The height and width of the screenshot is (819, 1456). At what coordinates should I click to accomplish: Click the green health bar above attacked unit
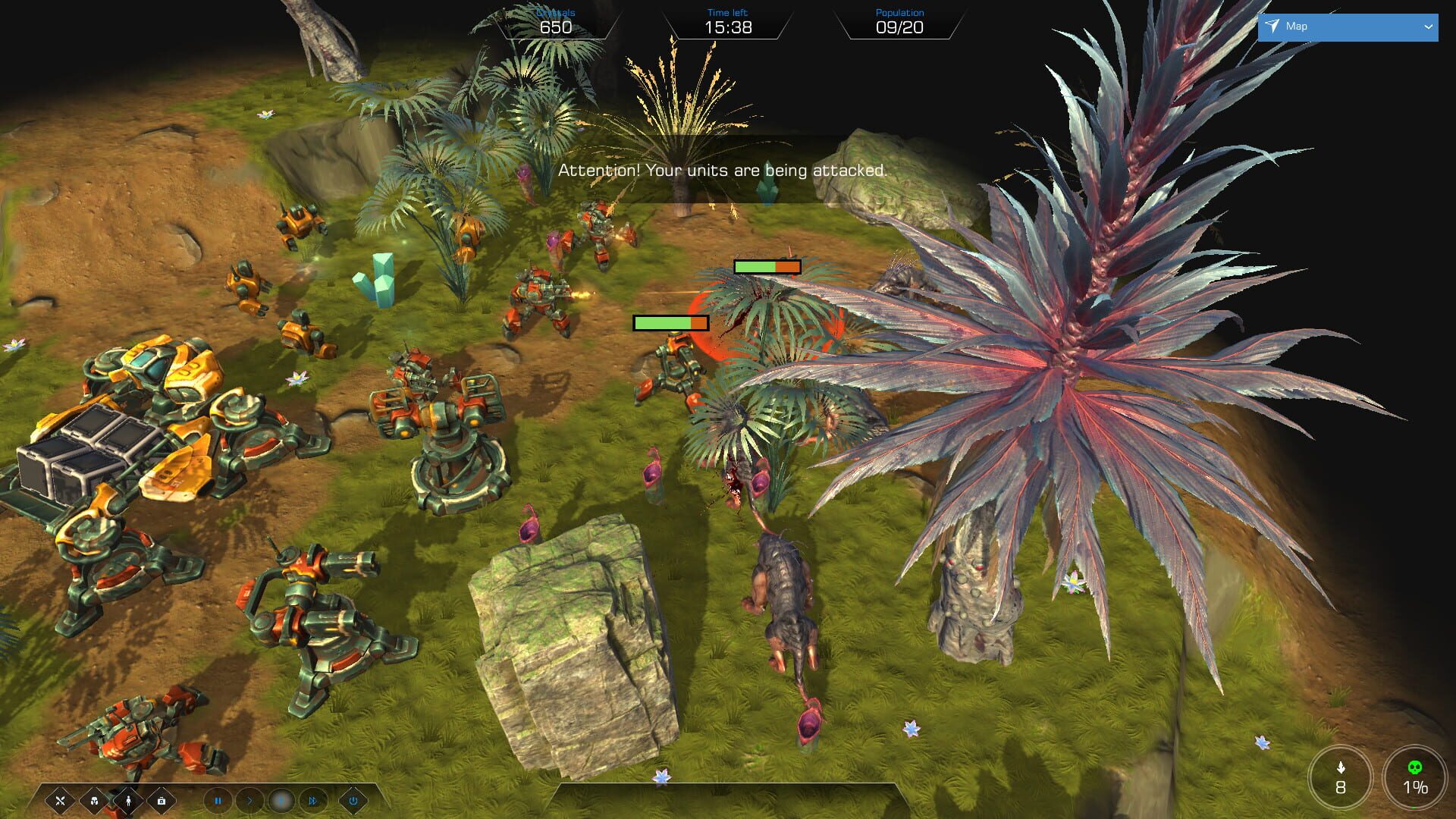[670, 322]
